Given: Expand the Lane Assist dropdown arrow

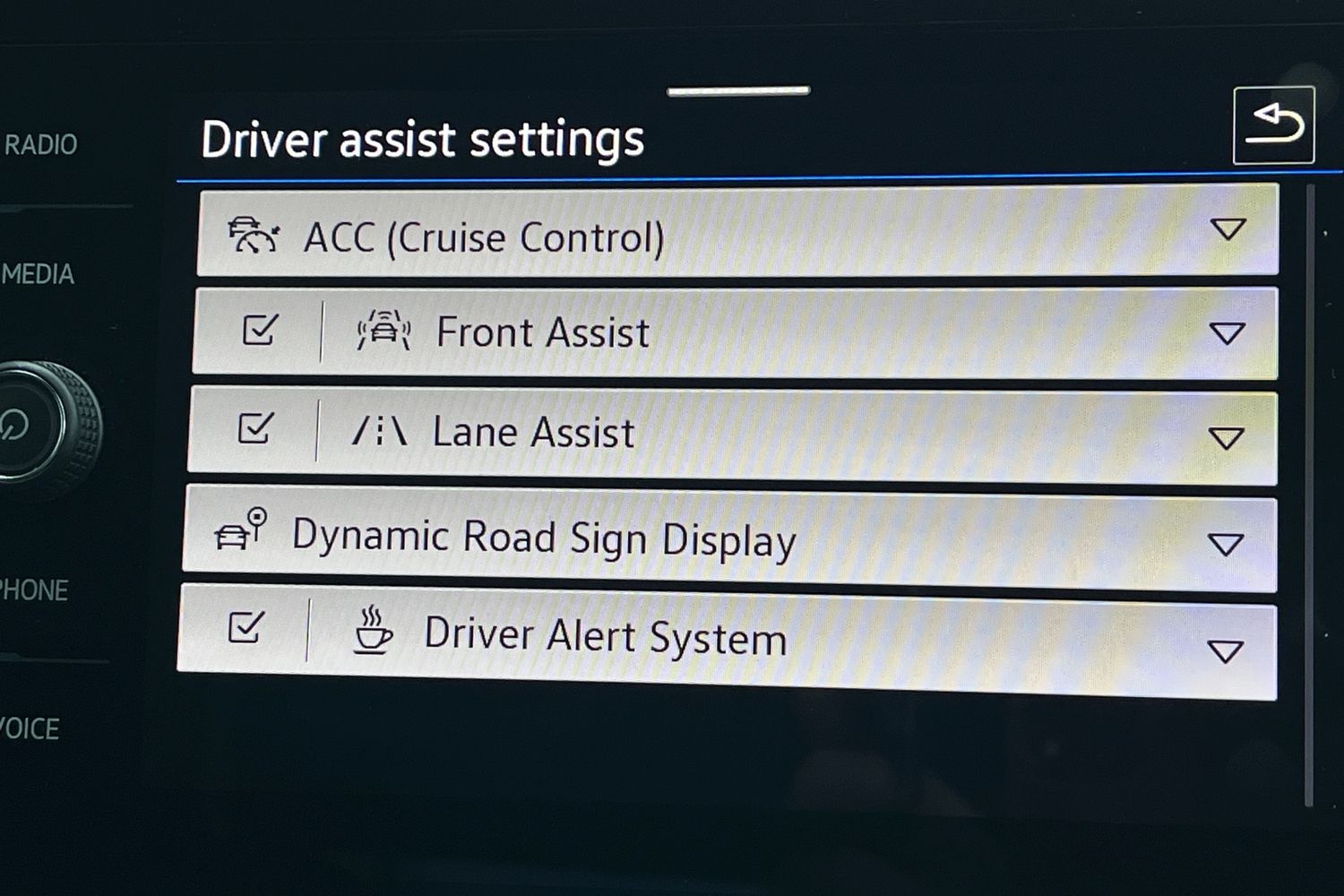Looking at the screenshot, I should click(x=1226, y=438).
